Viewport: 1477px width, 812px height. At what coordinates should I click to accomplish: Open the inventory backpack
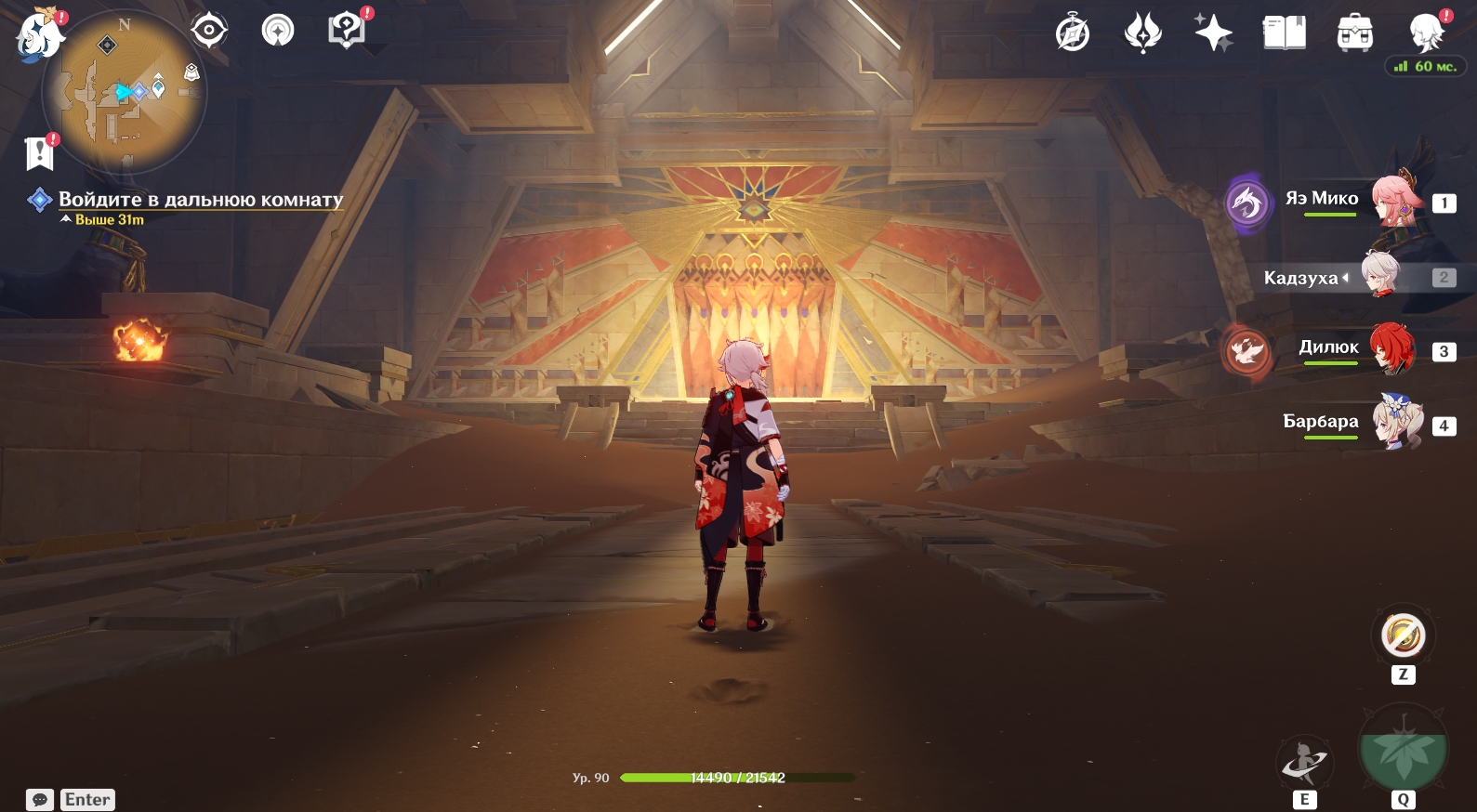(1354, 33)
